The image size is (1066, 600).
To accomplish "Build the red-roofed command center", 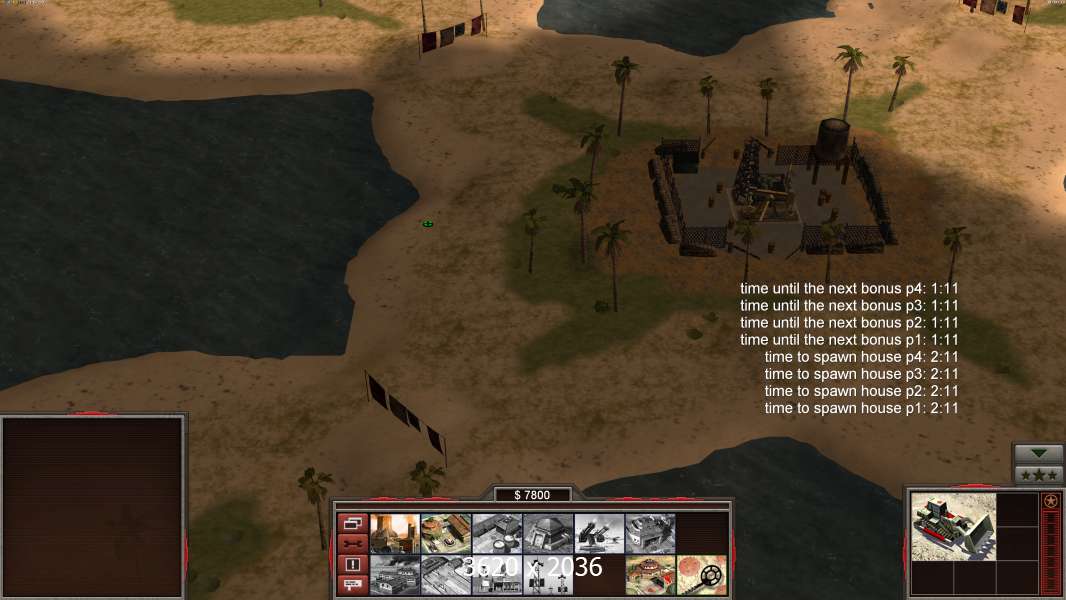I will [x=650, y=575].
